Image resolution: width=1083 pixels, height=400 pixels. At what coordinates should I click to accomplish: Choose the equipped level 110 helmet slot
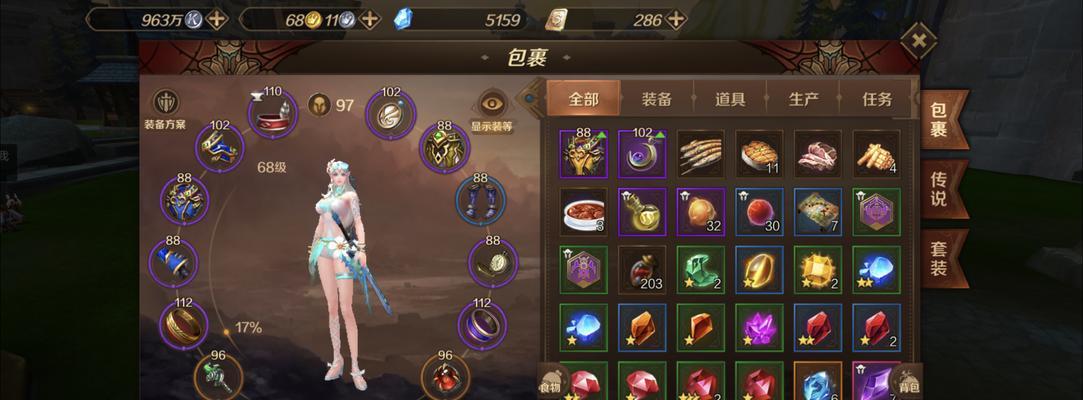pyautogui.click(x=271, y=115)
